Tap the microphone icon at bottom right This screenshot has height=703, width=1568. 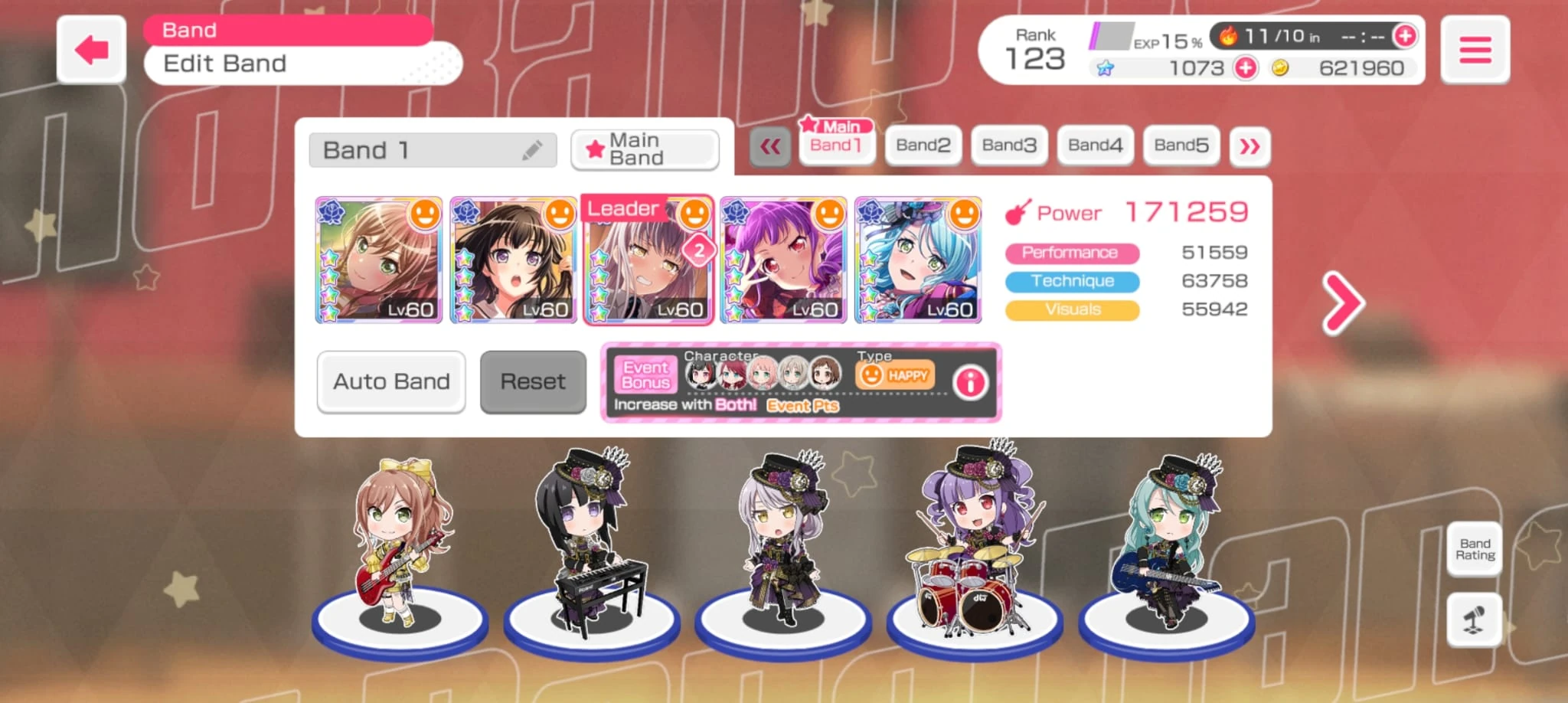pos(1474,620)
